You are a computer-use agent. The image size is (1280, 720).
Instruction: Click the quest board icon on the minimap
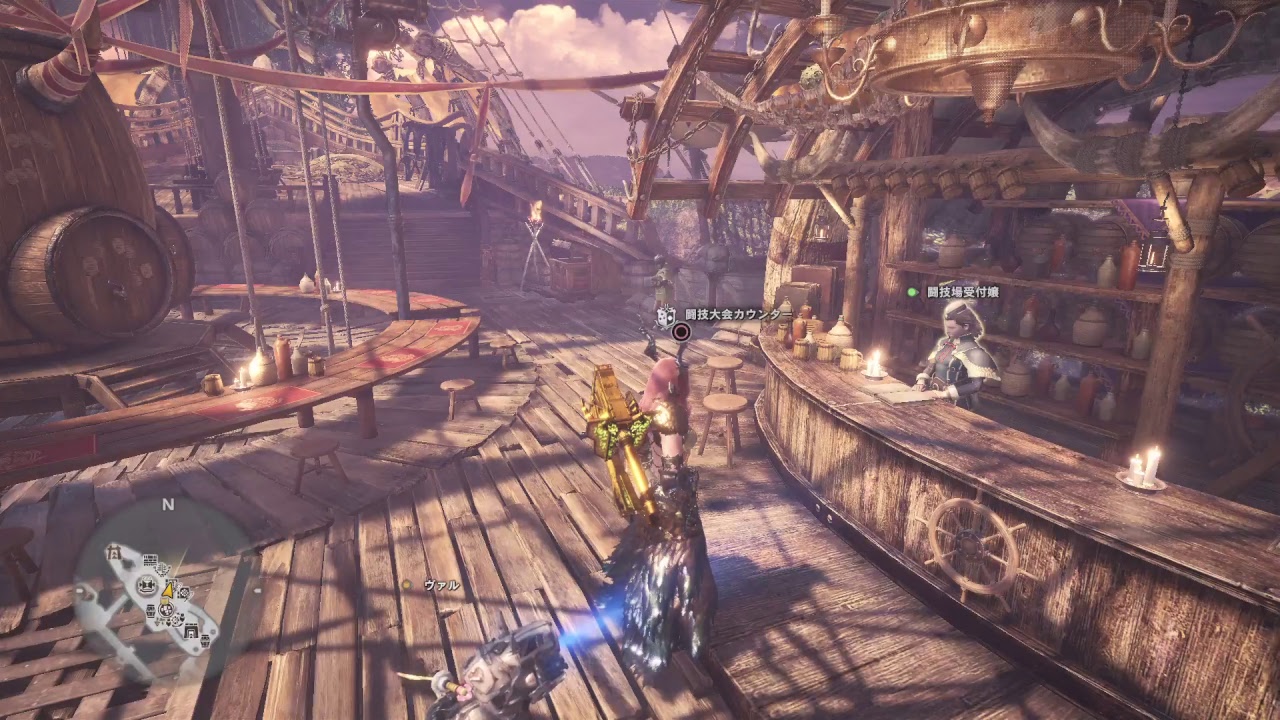click(151, 558)
